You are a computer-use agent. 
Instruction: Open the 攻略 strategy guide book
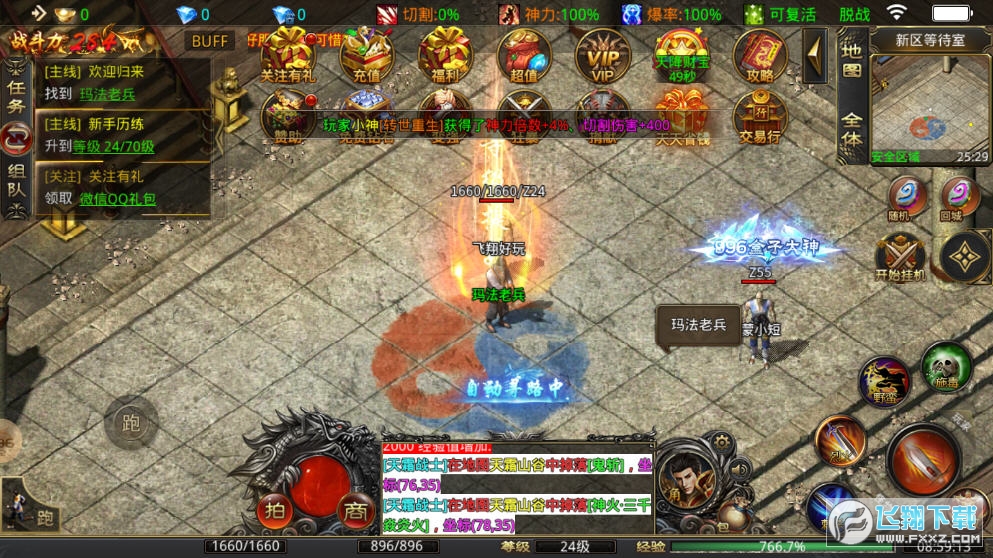tap(759, 53)
